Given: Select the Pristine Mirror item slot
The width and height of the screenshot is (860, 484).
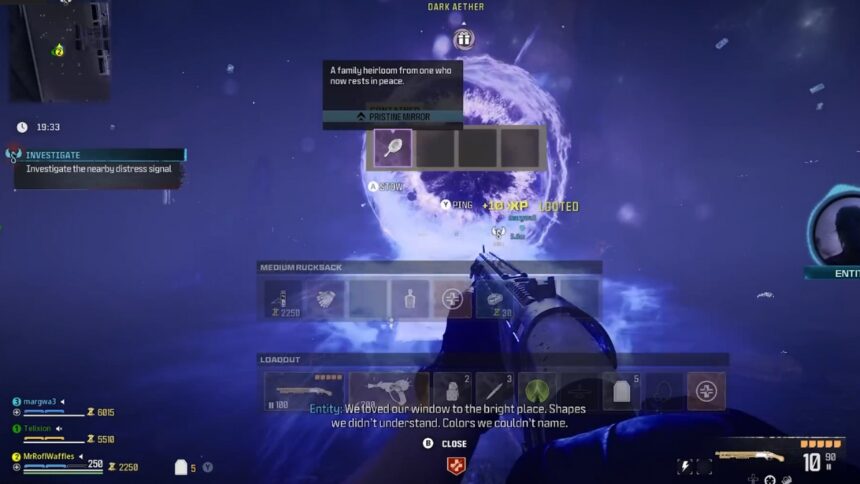Looking at the screenshot, I should [392, 148].
